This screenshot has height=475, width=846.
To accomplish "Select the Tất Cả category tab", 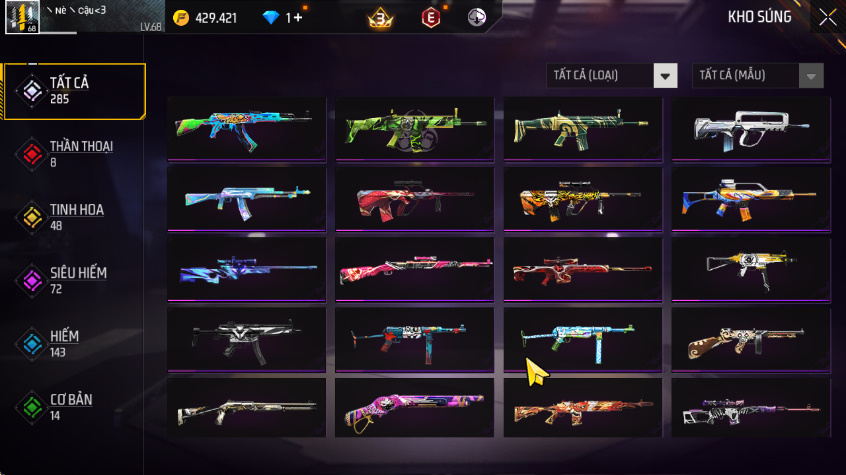I will 75,91.
